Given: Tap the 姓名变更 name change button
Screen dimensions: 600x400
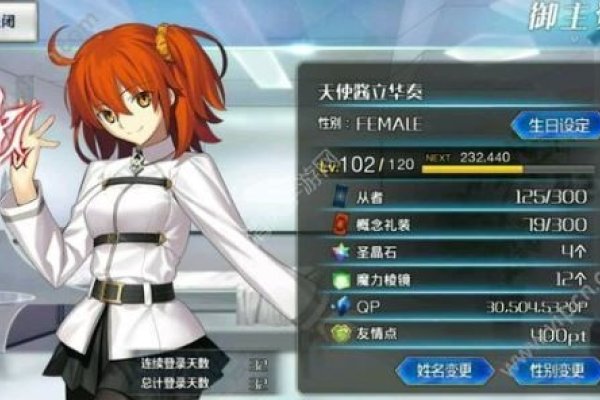Looking at the screenshot, I should (444, 370).
